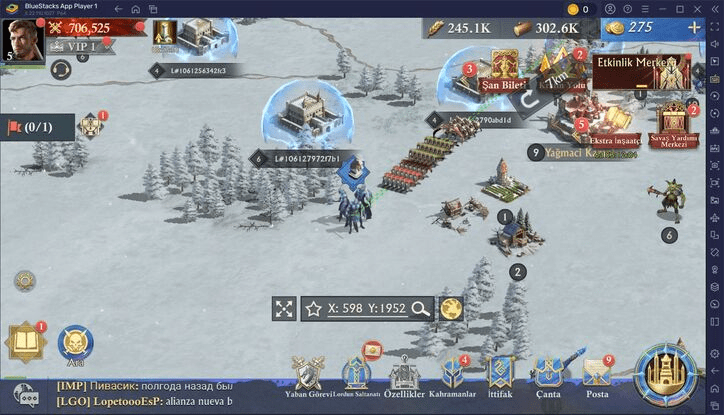Open Yaban Görevi menu
Viewport: 724px width, 415px height.
pos(306,380)
